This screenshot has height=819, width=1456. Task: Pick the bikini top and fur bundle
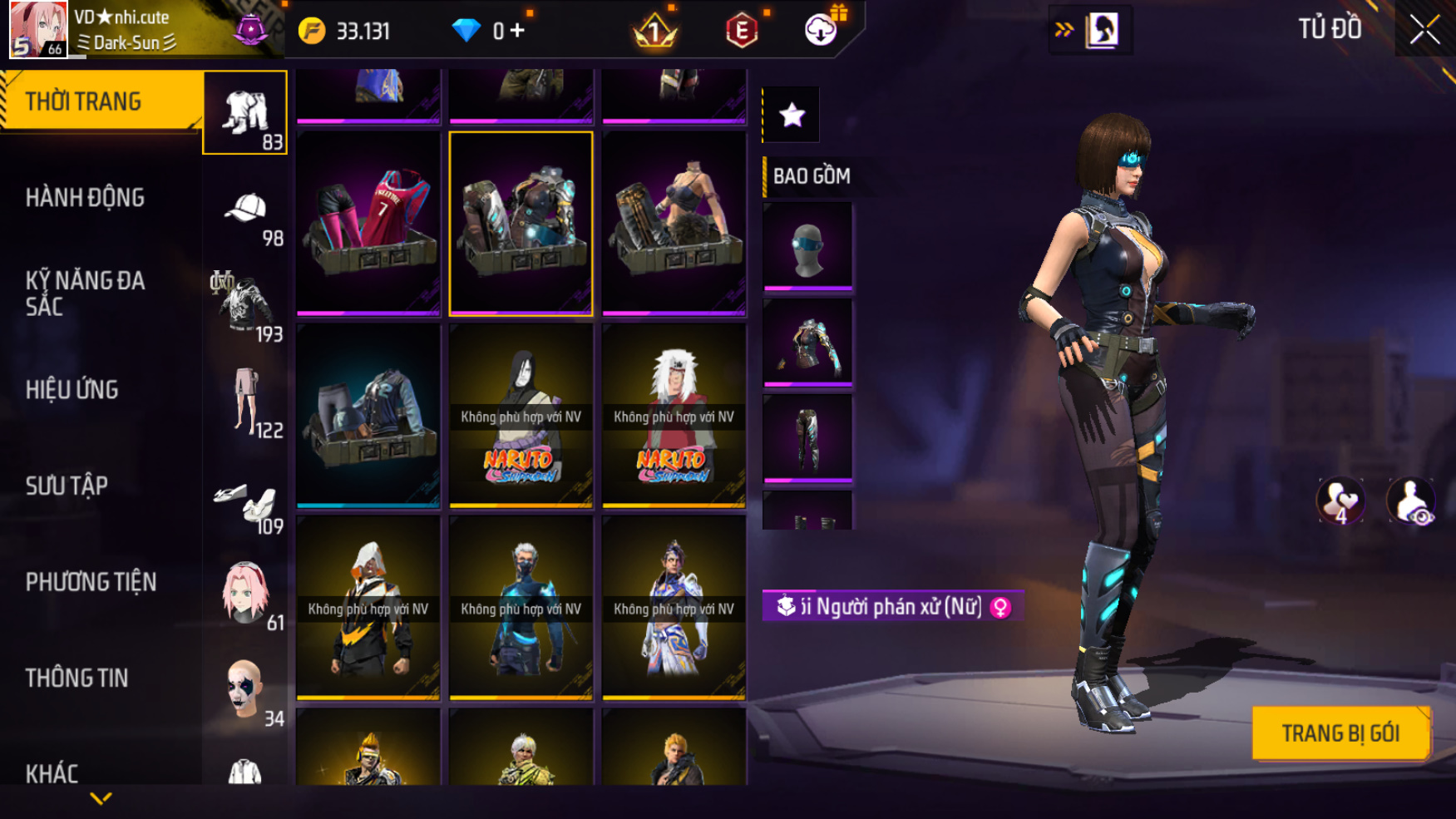click(674, 223)
